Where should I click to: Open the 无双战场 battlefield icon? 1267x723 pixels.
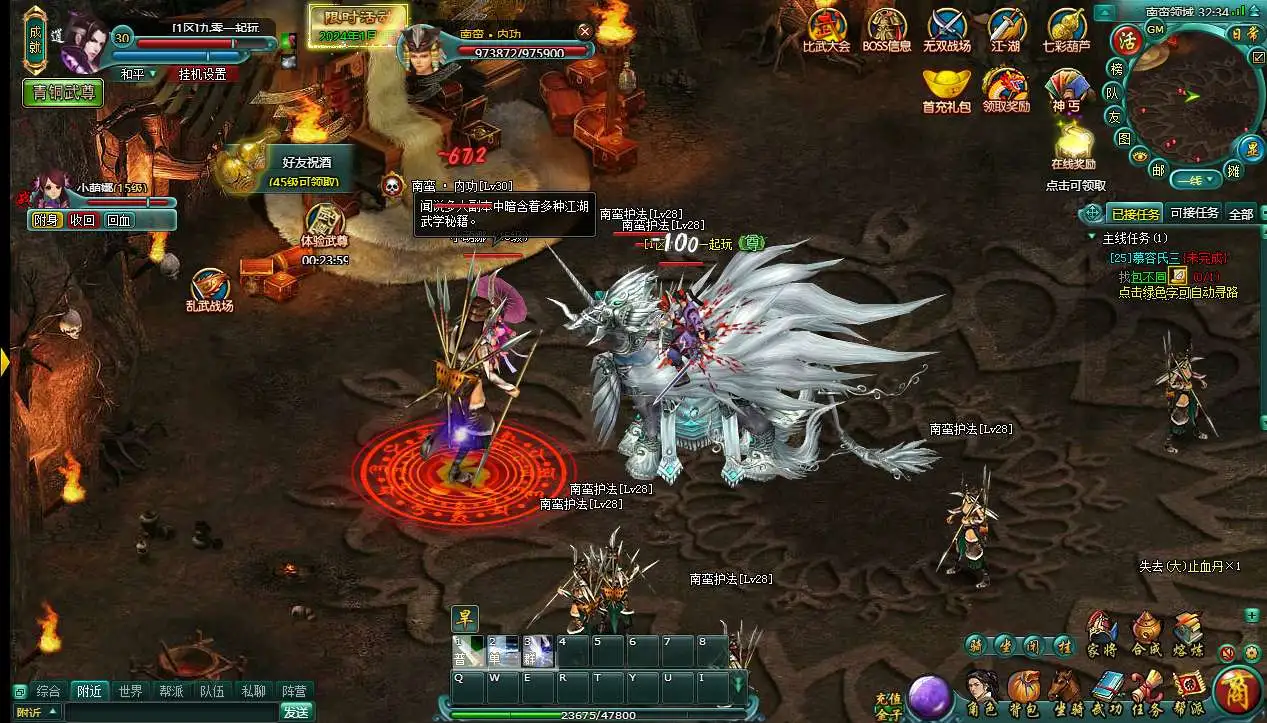[x=946, y=28]
